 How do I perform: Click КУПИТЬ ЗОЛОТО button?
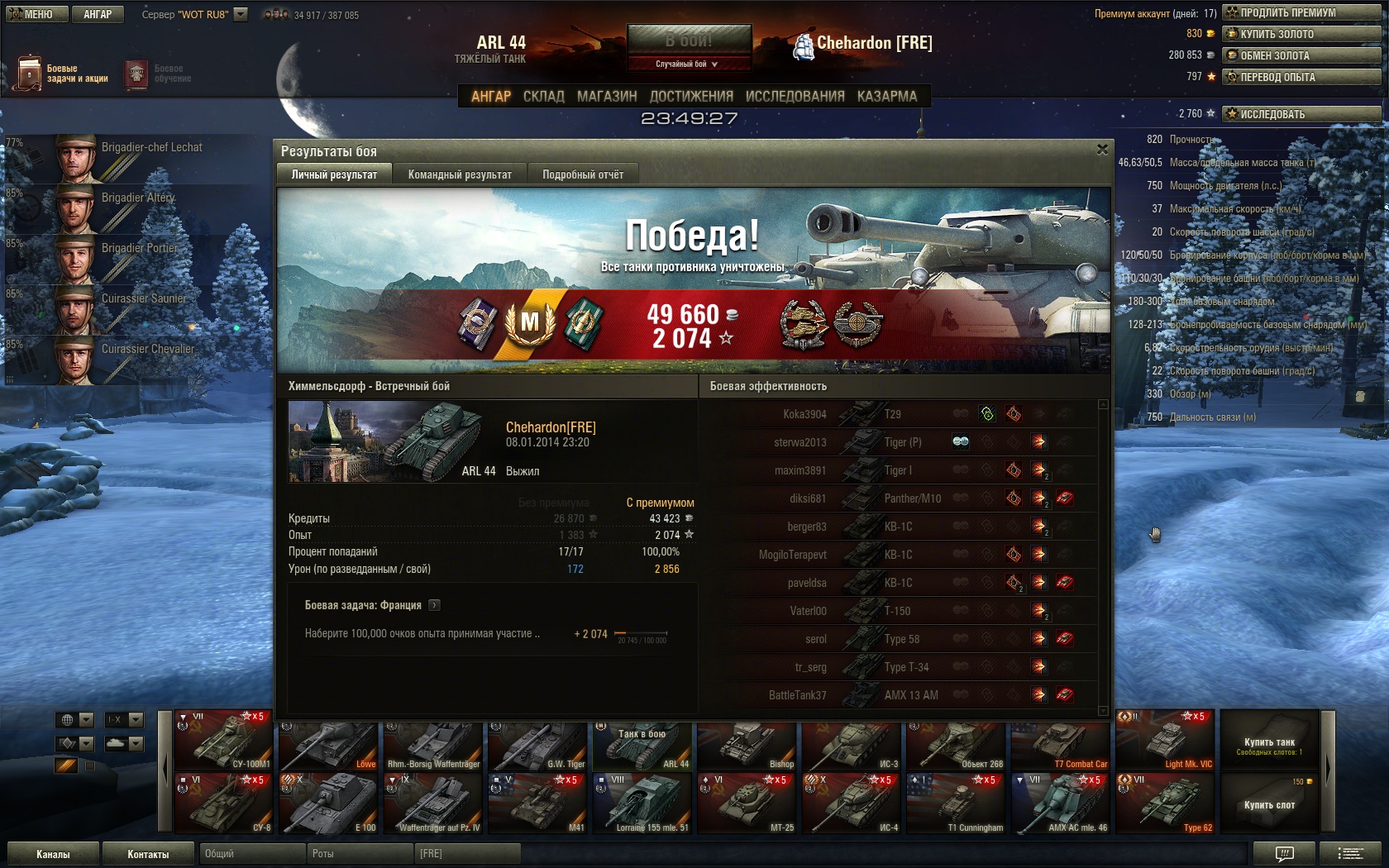pyautogui.click(x=1301, y=34)
